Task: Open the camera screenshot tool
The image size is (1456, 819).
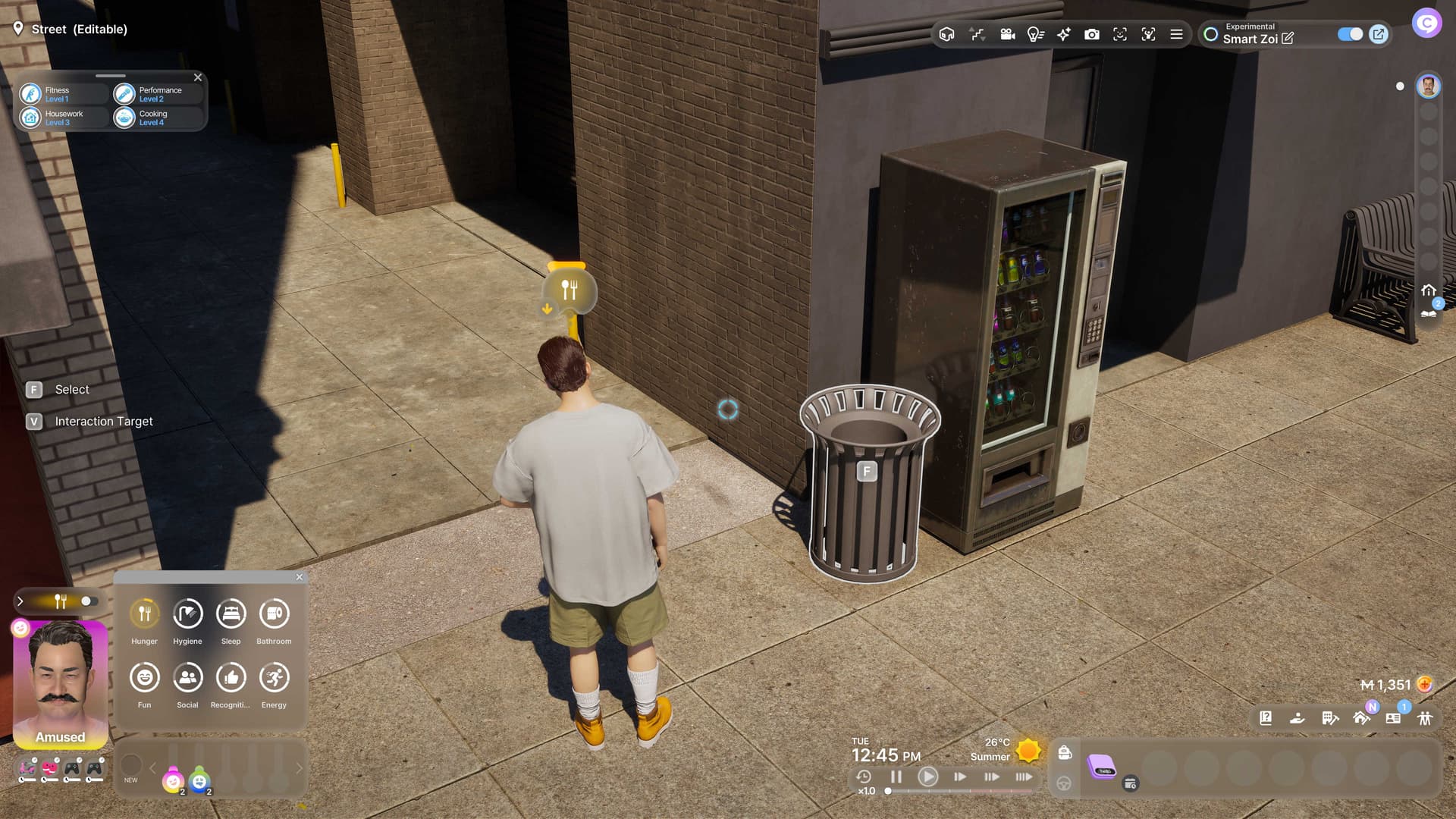Action: (1092, 34)
